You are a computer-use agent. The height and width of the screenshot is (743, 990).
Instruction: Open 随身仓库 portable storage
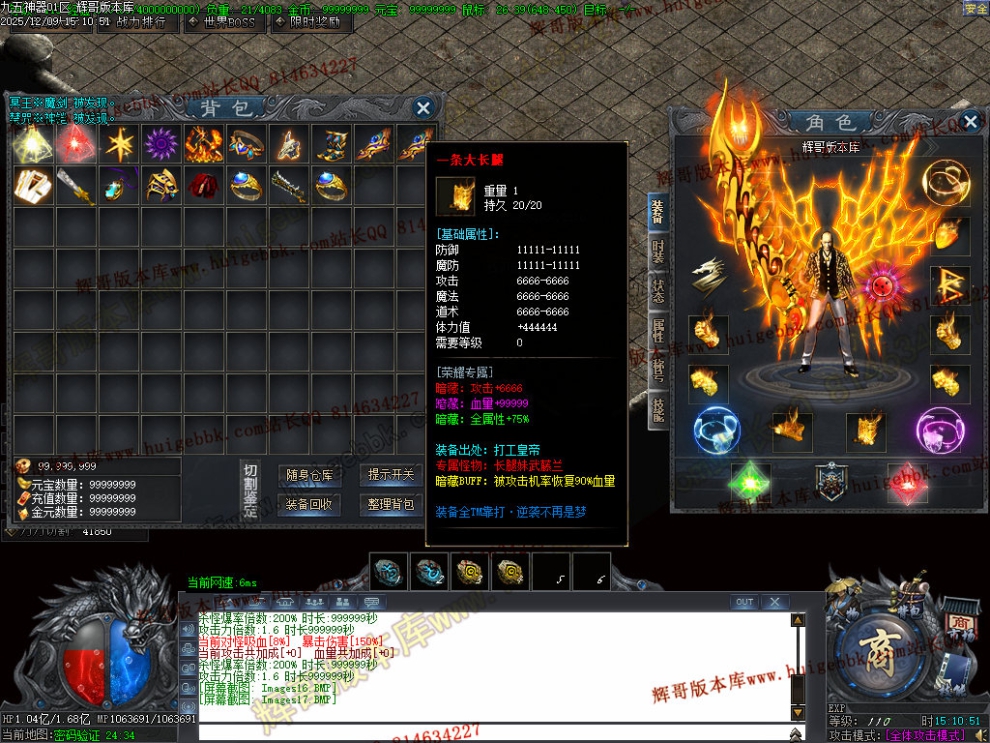click(309, 475)
